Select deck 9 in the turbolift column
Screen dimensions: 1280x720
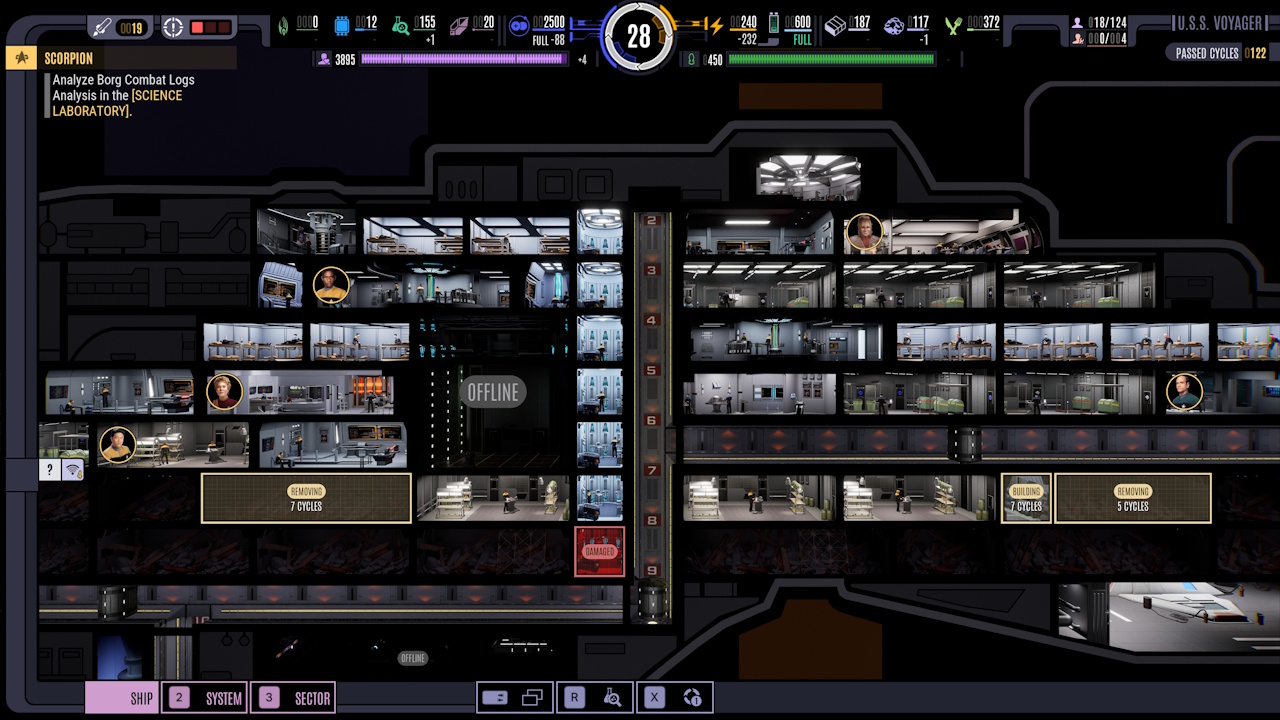coord(650,572)
